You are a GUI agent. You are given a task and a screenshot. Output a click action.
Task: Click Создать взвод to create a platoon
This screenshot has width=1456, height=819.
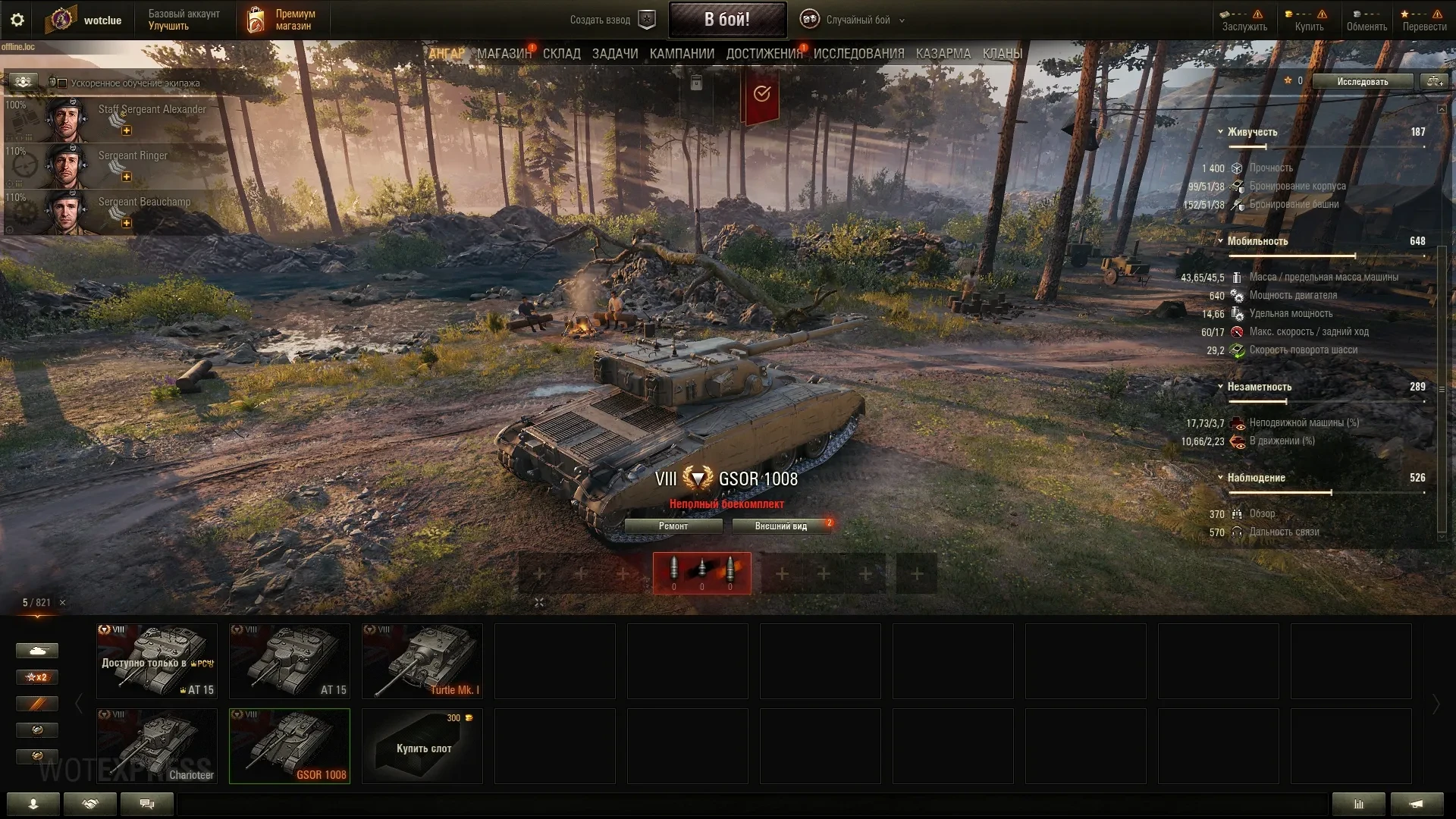(611, 20)
